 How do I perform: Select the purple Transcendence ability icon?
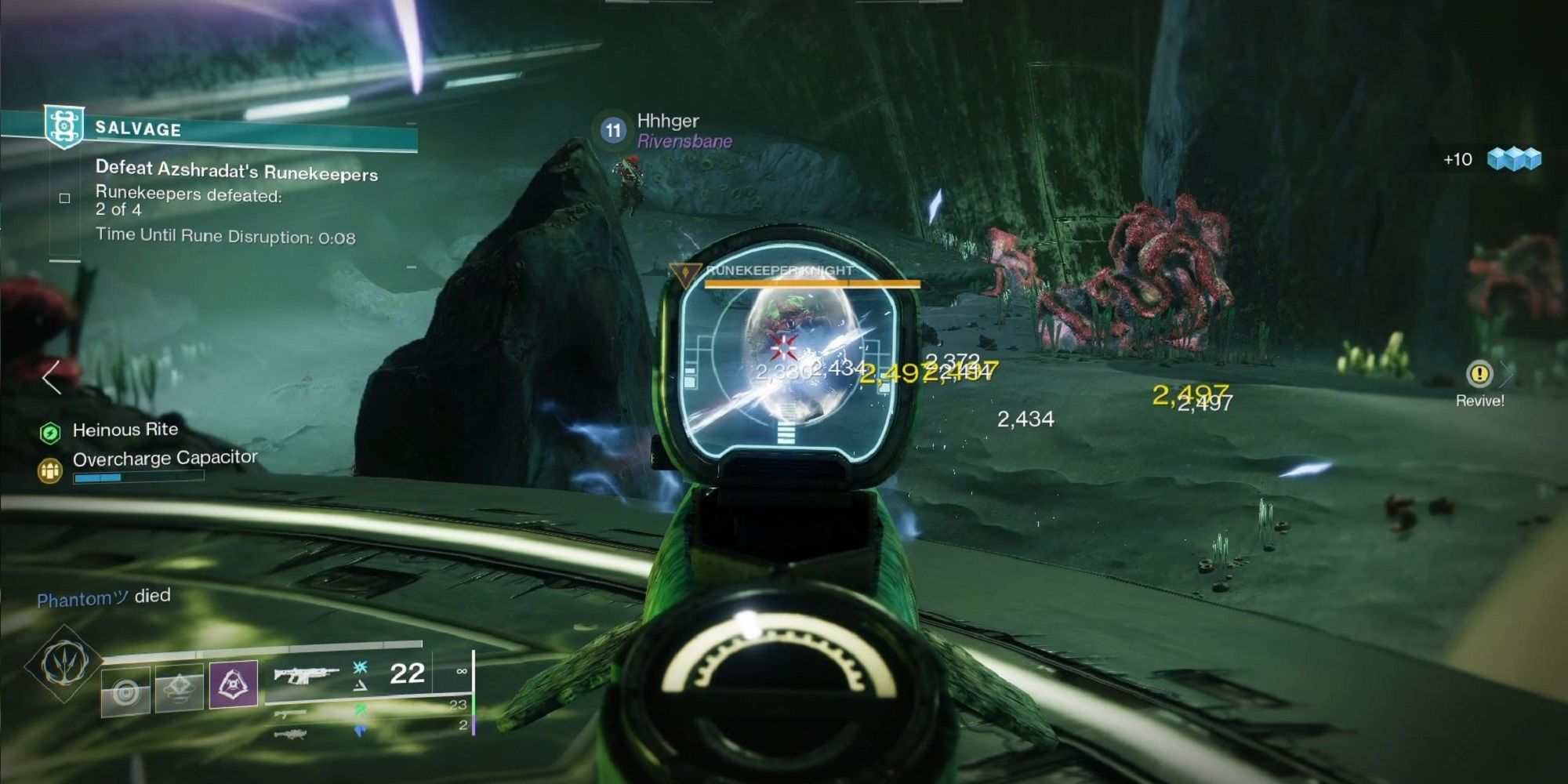[x=233, y=684]
